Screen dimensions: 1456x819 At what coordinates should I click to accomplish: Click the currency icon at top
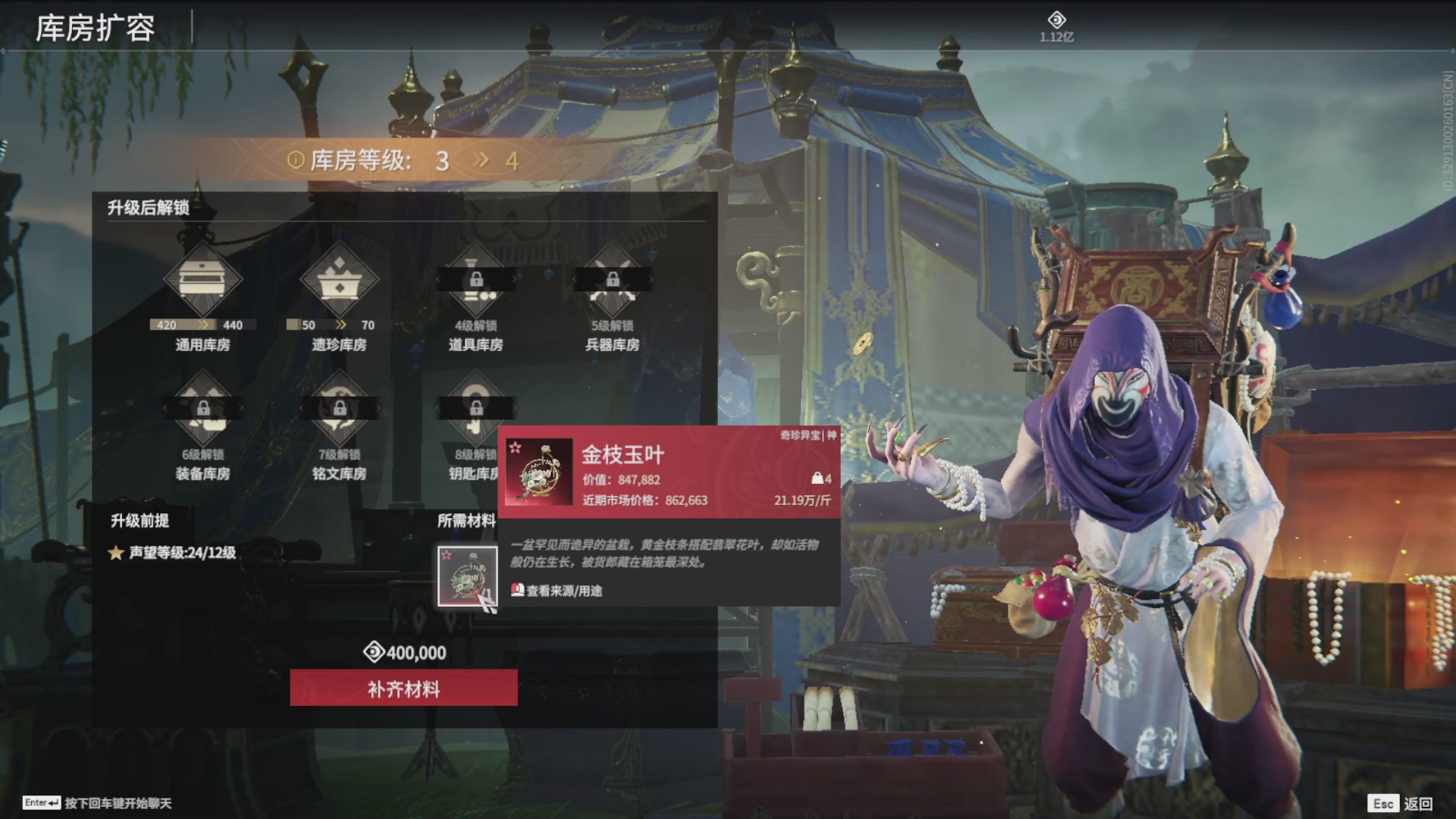[x=1056, y=20]
